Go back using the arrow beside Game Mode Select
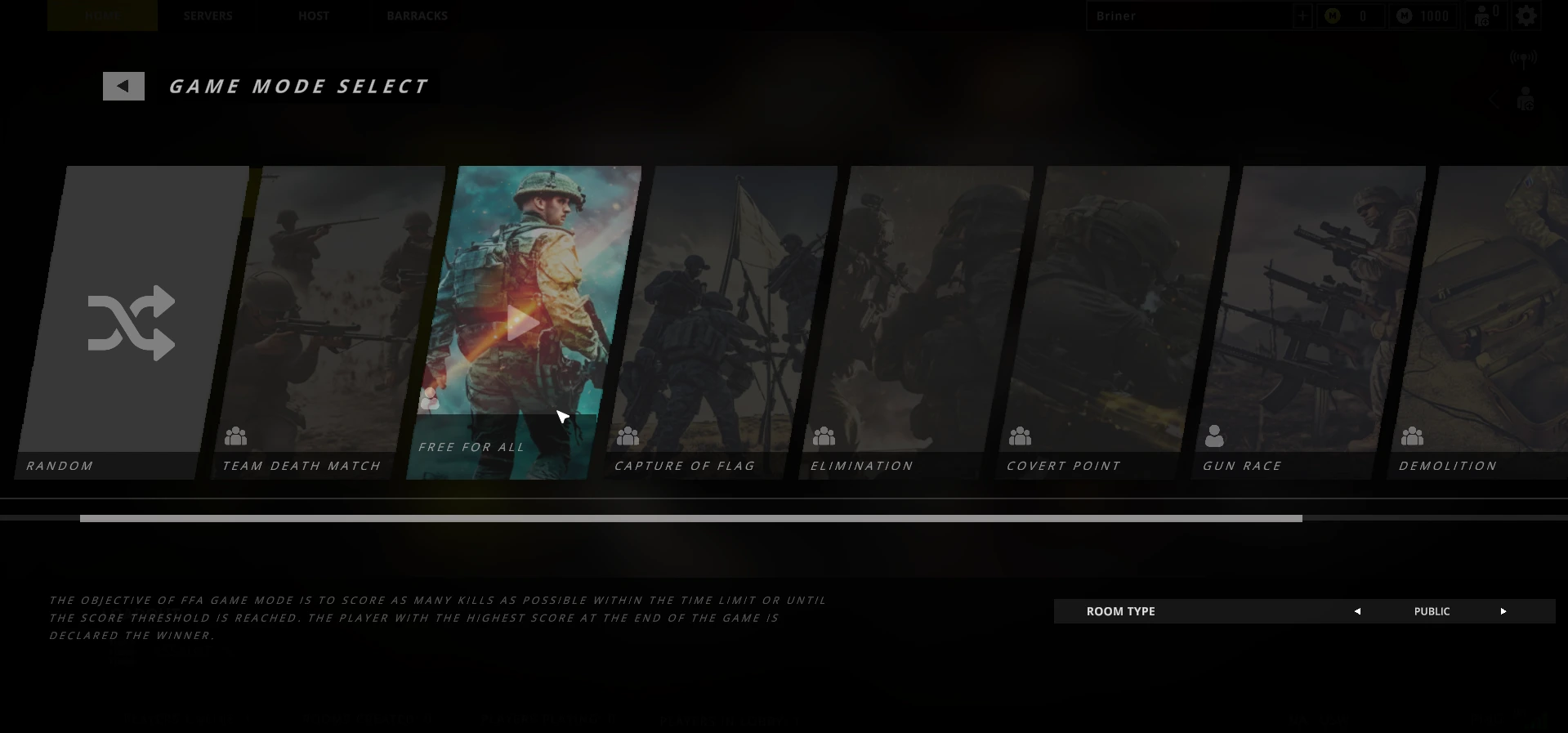Image resolution: width=1568 pixels, height=733 pixels. pos(123,86)
